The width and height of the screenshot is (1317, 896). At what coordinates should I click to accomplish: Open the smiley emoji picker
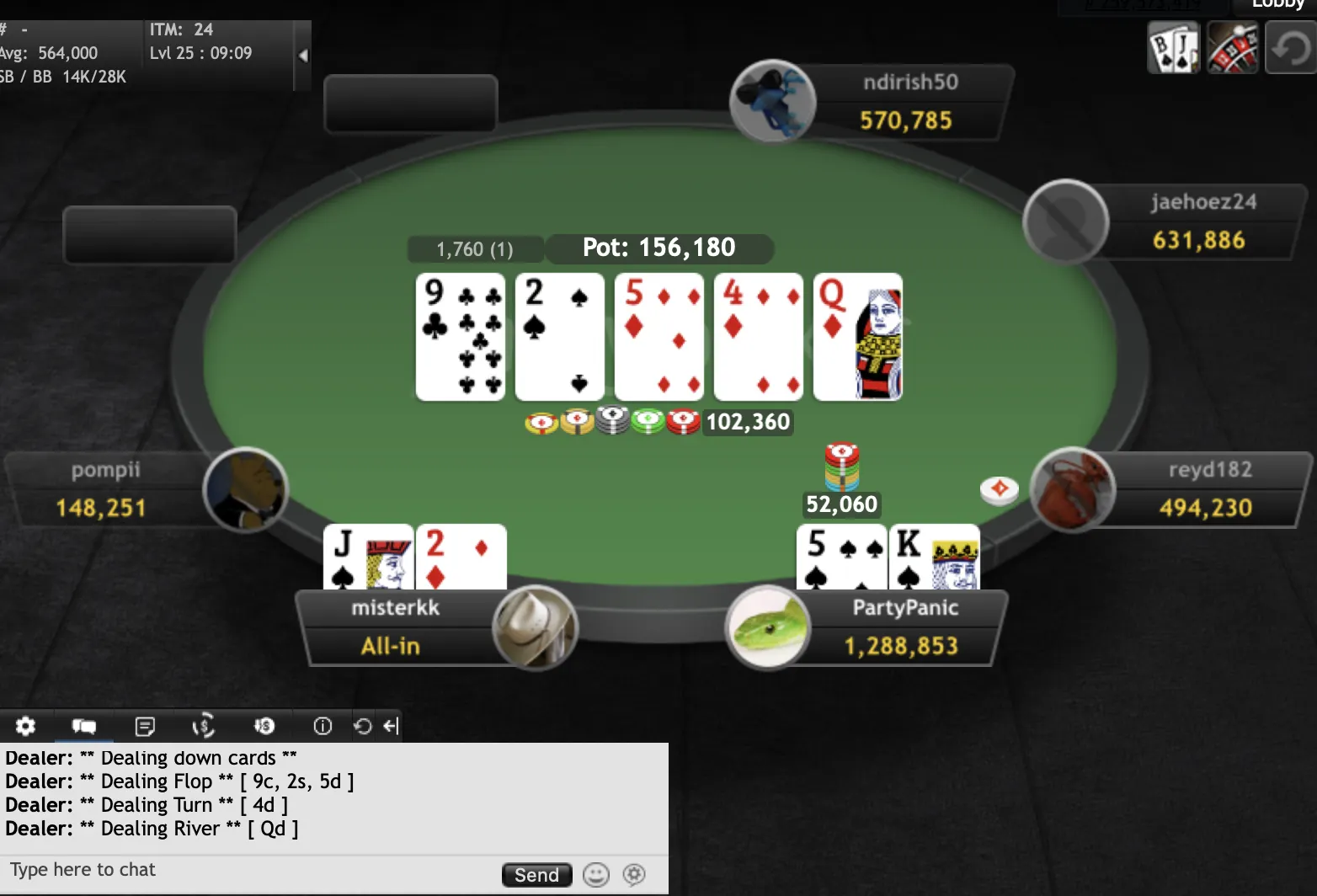(596, 875)
